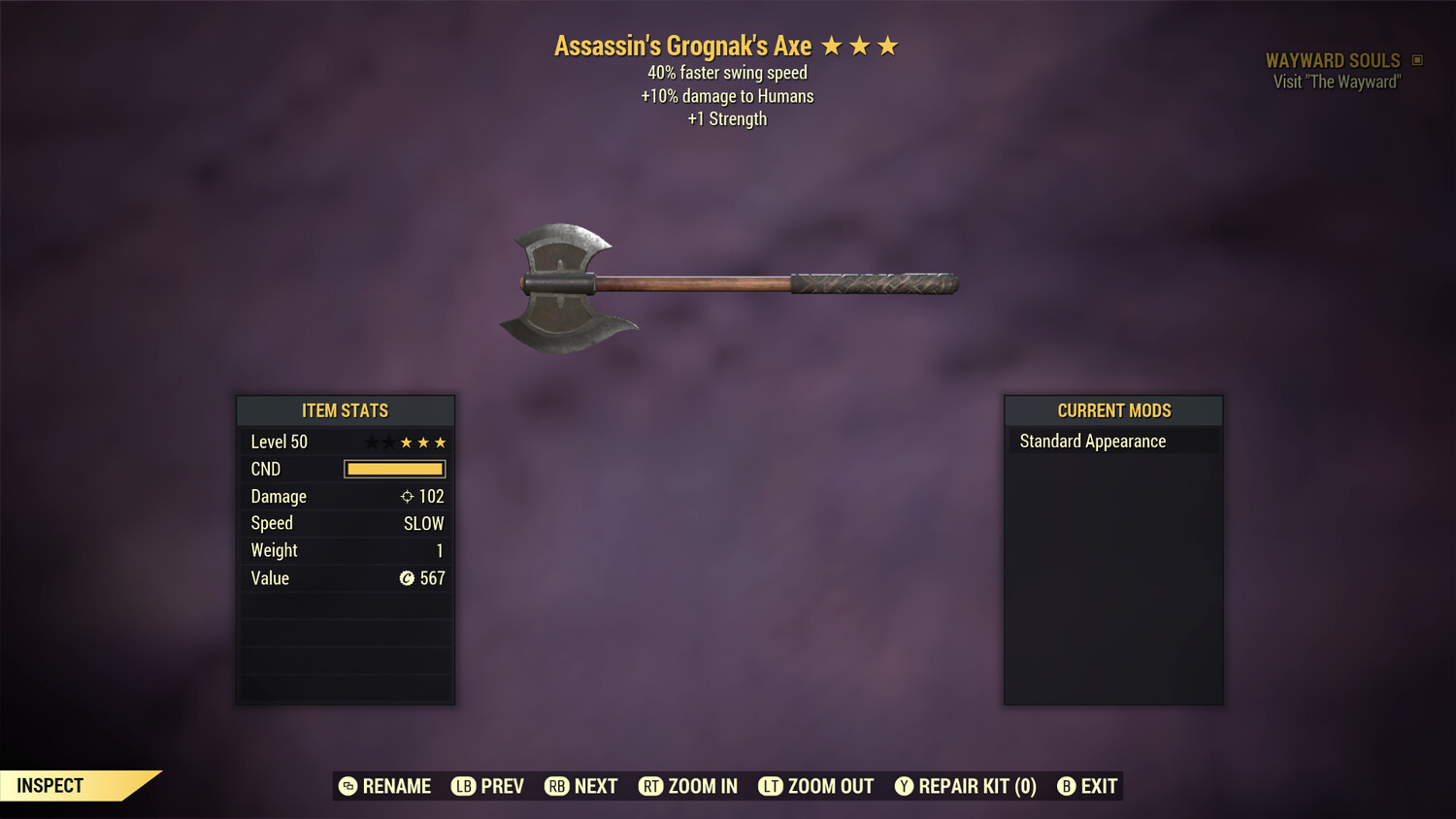Select the Standard Appearance mod entry
Viewport: 1456px width, 819px height.
coord(1091,441)
